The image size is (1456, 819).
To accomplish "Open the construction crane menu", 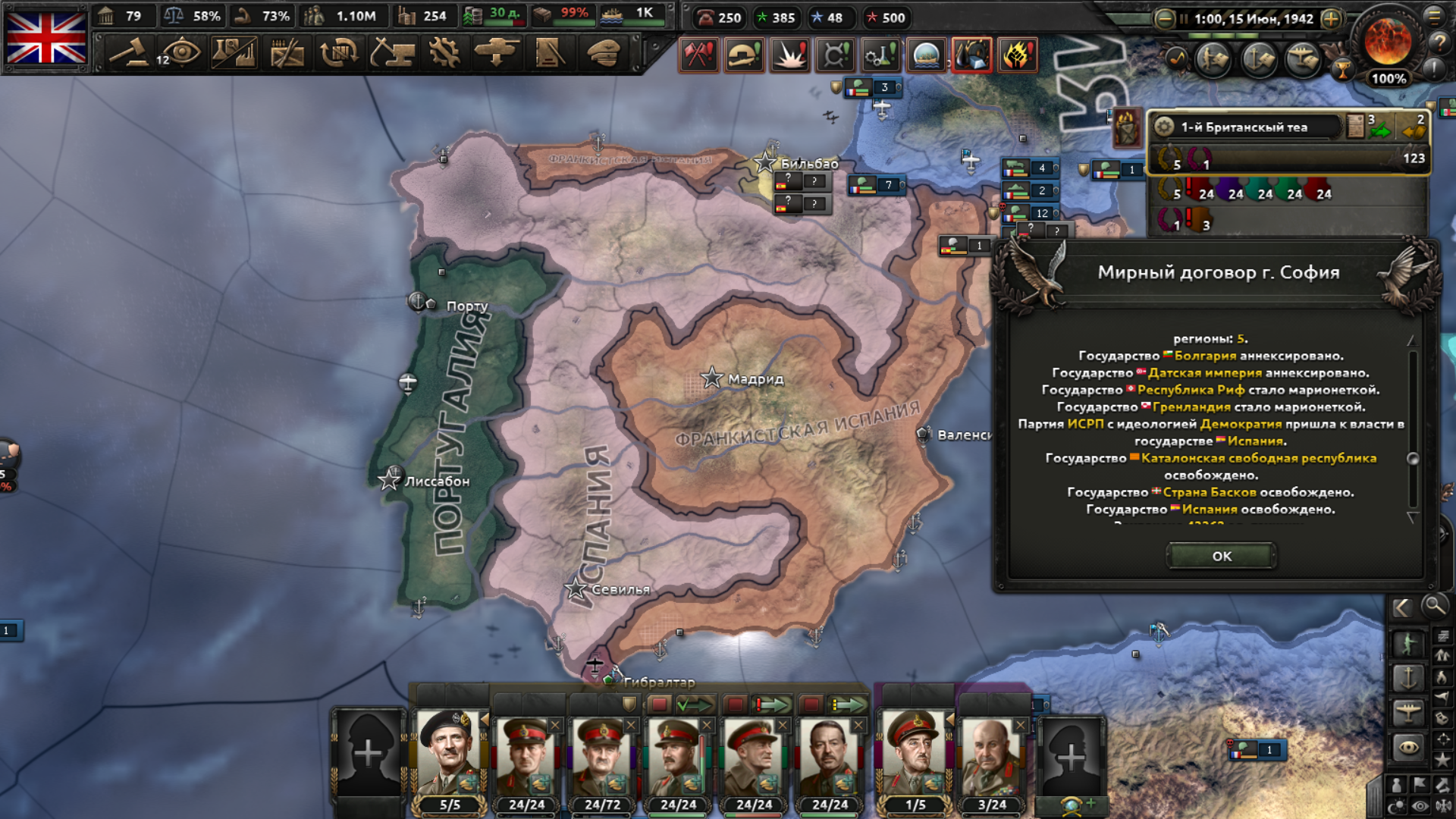I will point(392,53).
